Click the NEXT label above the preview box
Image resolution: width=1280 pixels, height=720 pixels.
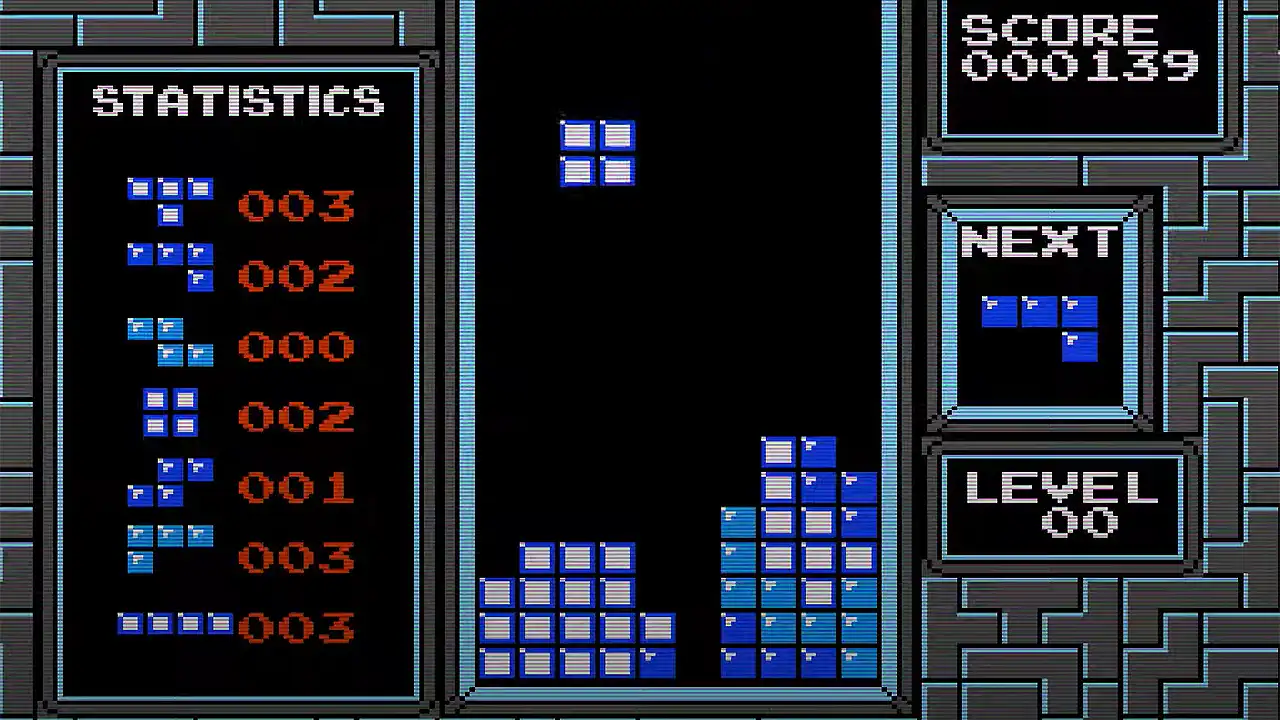click(1040, 240)
